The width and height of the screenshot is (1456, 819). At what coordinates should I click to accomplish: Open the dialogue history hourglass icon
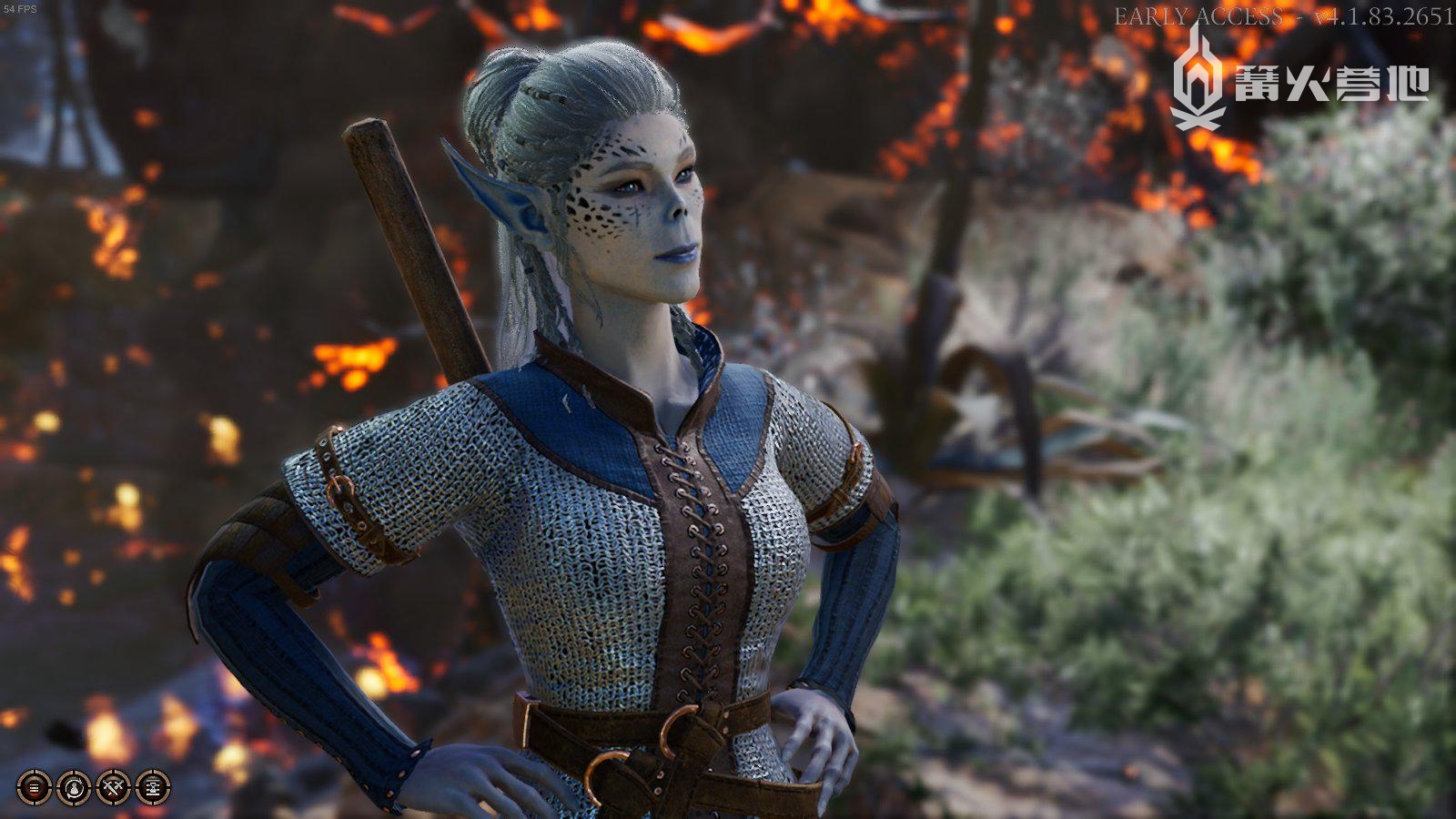153,787
